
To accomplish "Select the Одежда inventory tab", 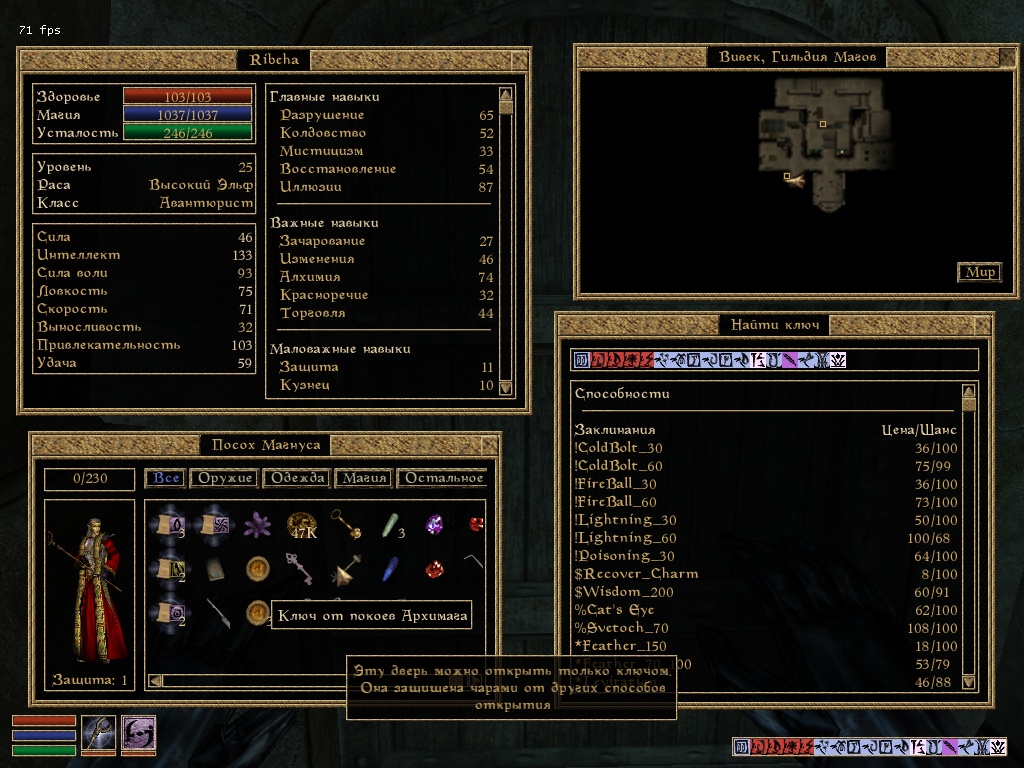I will (x=296, y=478).
